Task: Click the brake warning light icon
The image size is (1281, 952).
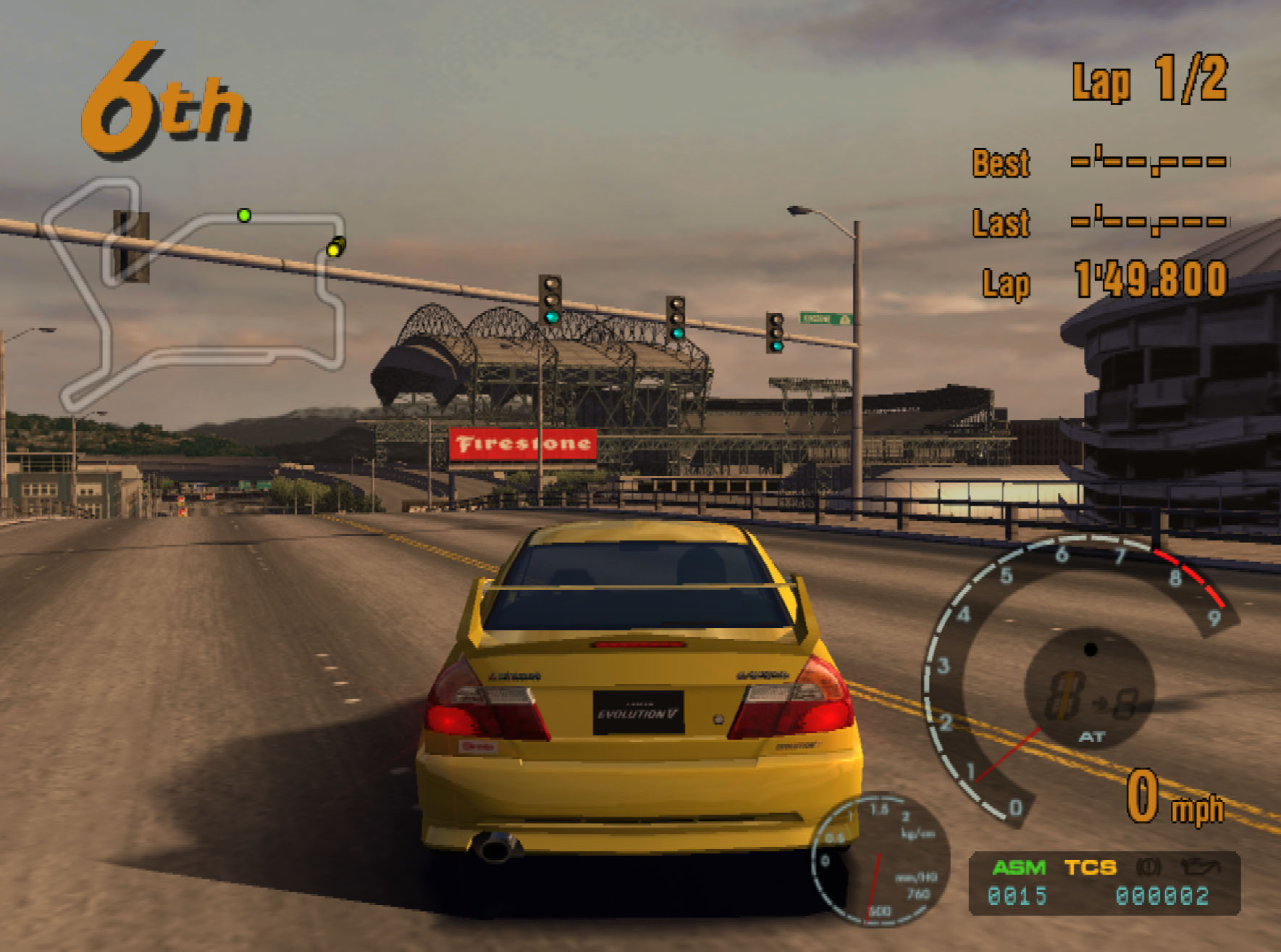Action: (x=1149, y=867)
